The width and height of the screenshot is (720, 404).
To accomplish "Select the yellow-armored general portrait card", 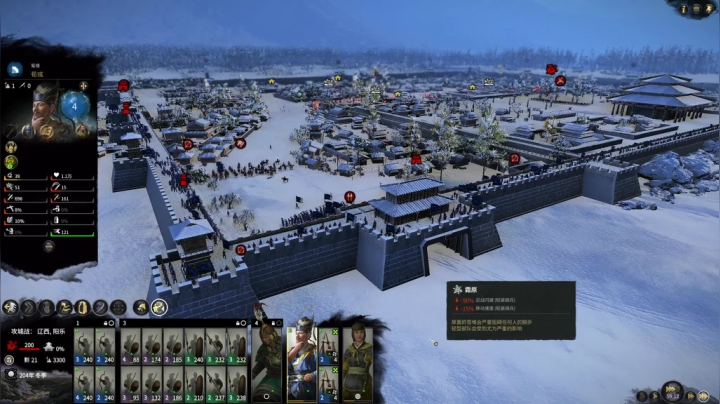I will click(x=357, y=356).
